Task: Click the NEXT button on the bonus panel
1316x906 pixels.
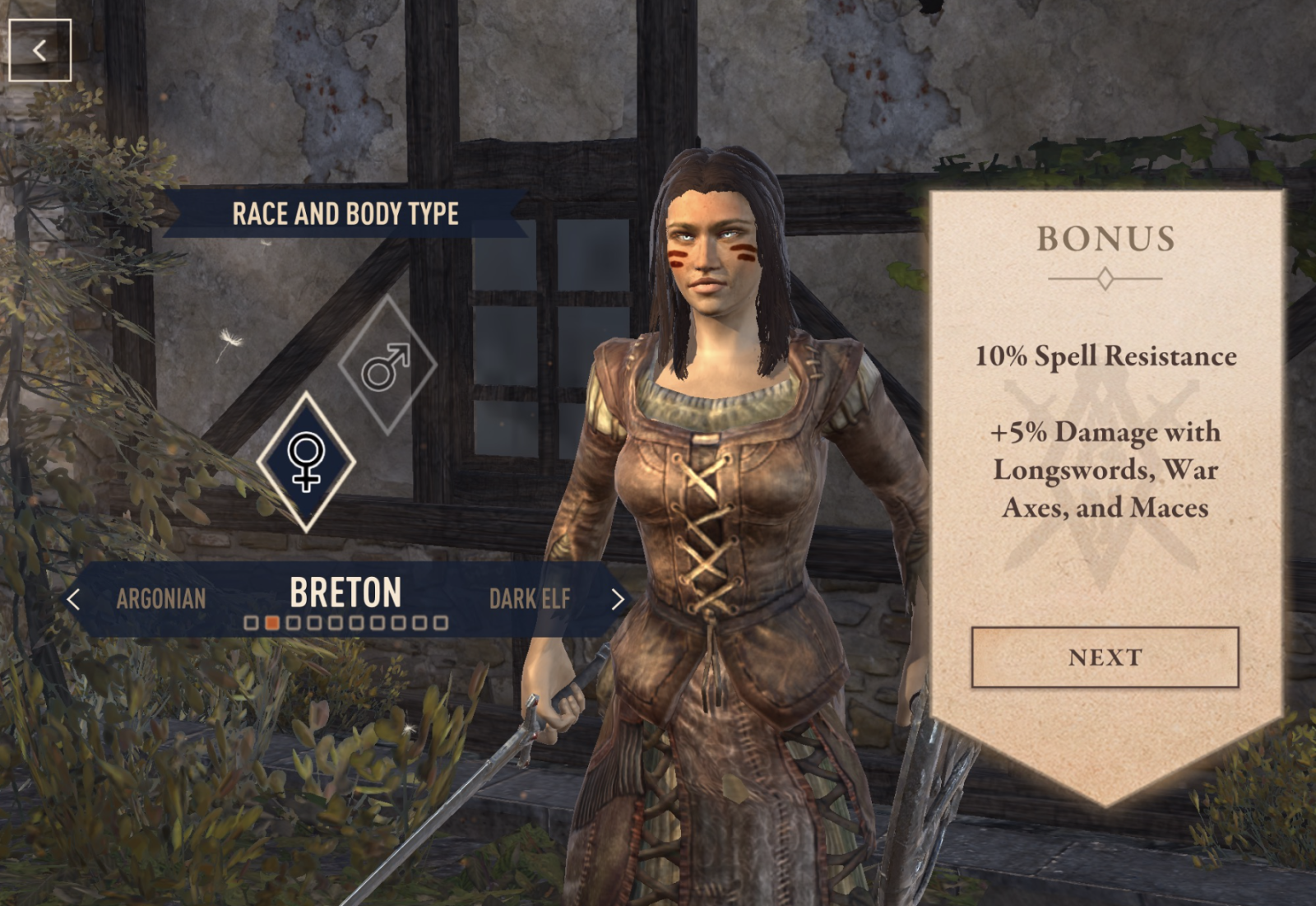Action: (x=1105, y=657)
